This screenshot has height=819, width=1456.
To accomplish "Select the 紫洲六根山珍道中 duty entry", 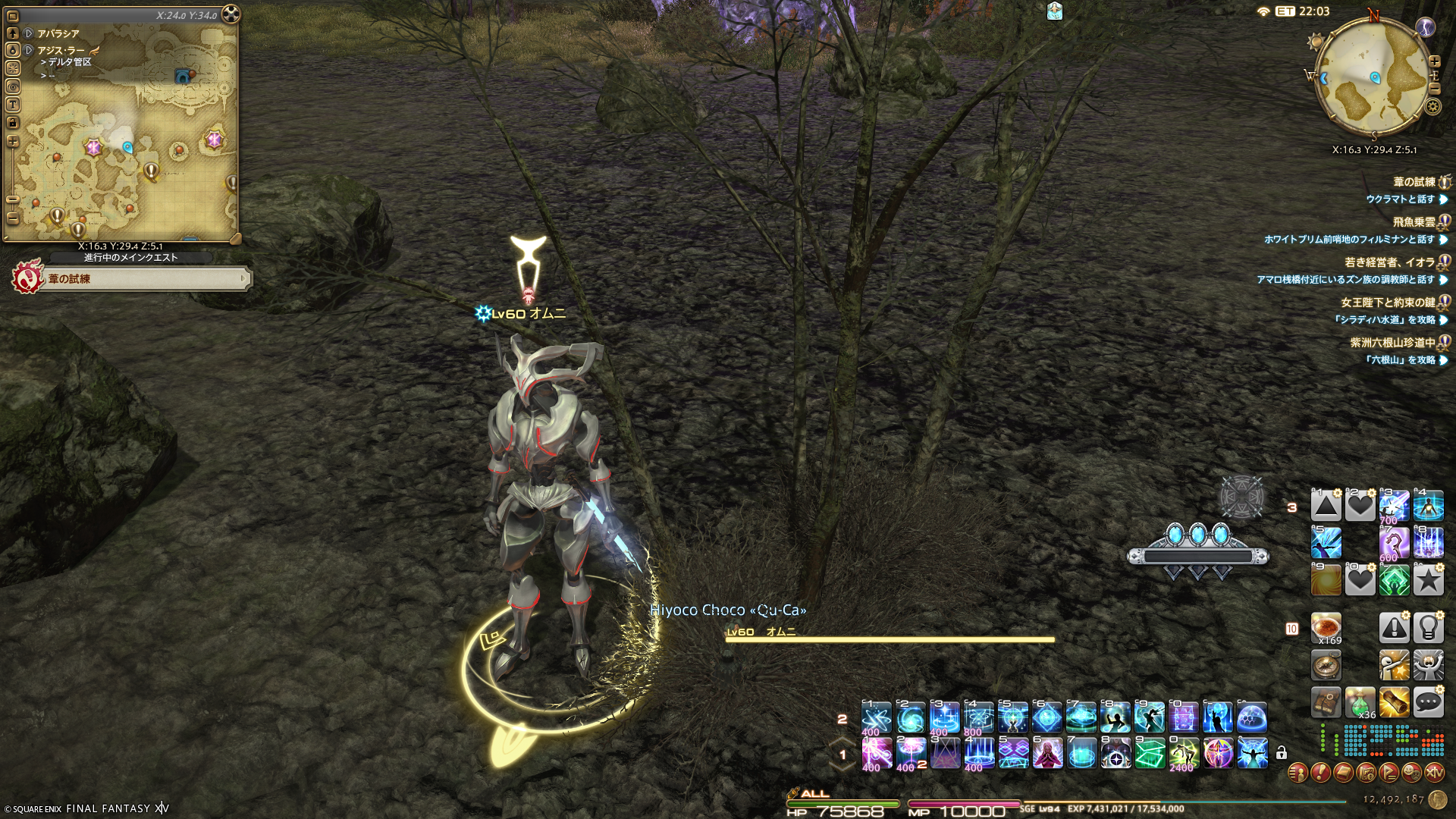I will click(x=1392, y=343).
